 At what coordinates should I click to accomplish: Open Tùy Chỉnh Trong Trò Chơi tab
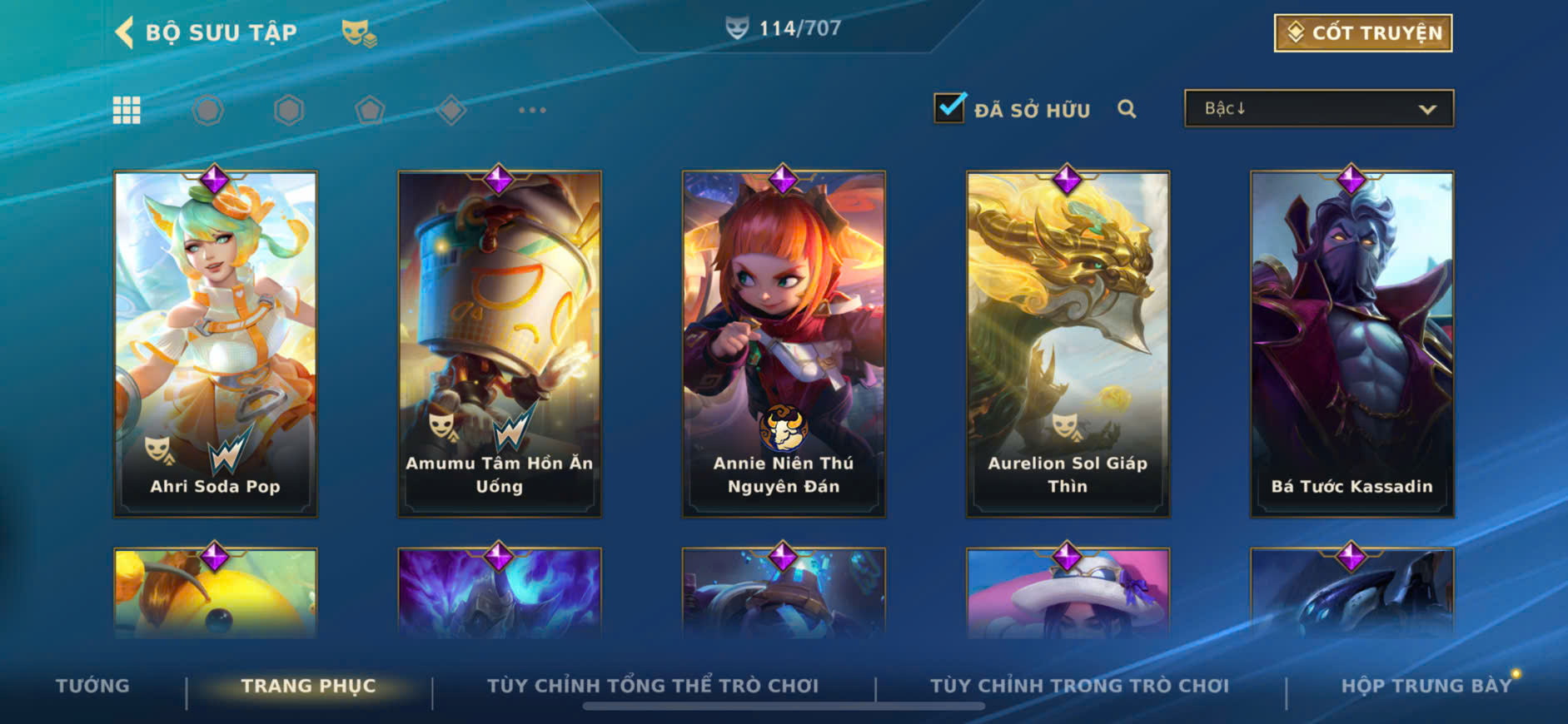click(1079, 686)
